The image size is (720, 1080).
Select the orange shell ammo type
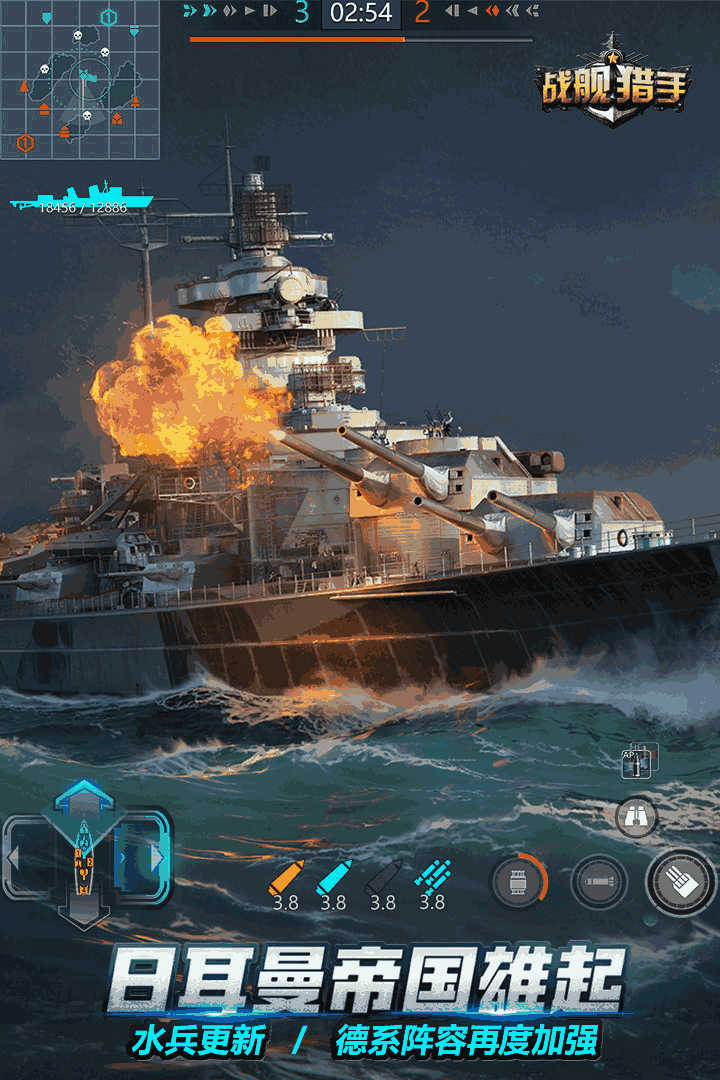[x=284, y=877]
